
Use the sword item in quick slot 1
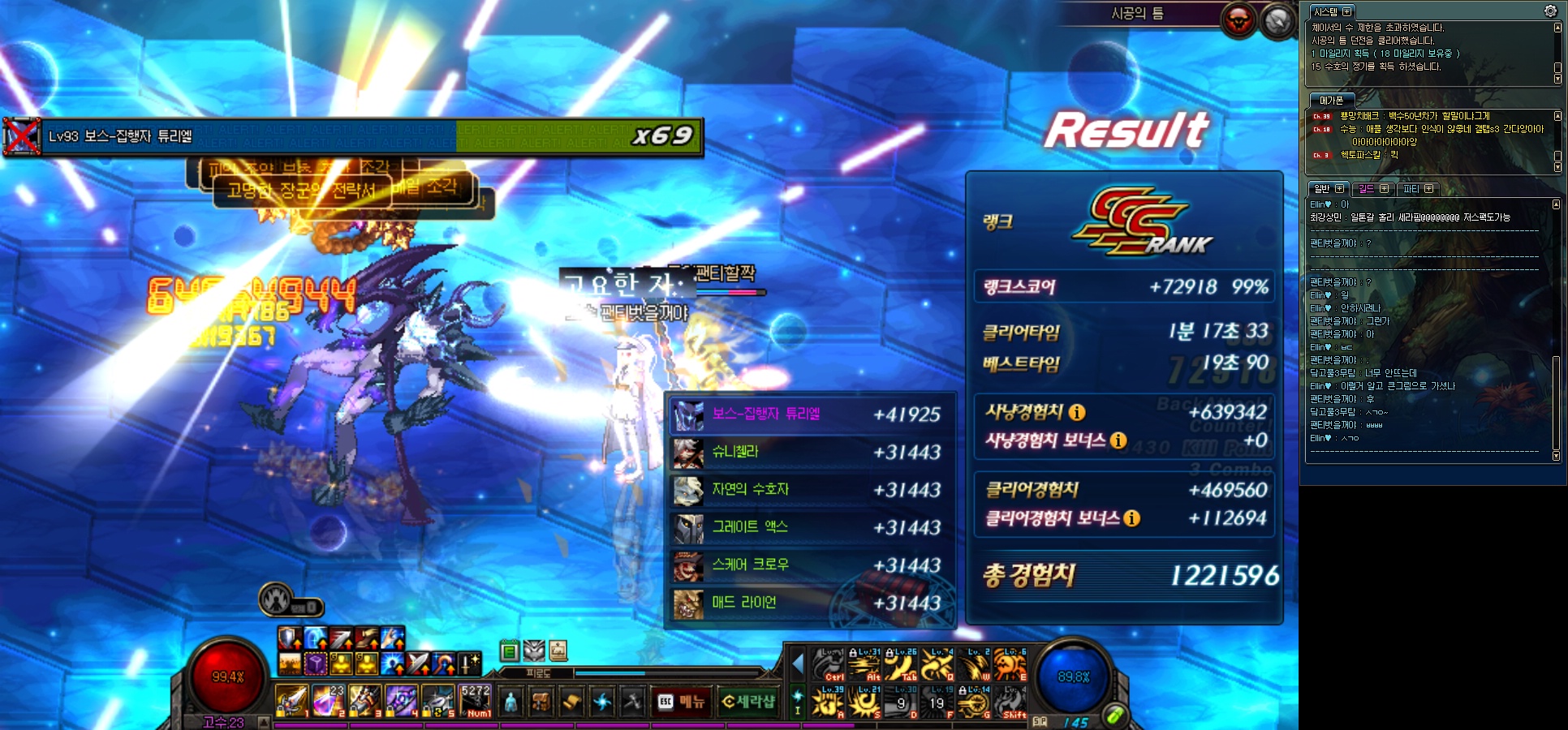coord(292,701)
